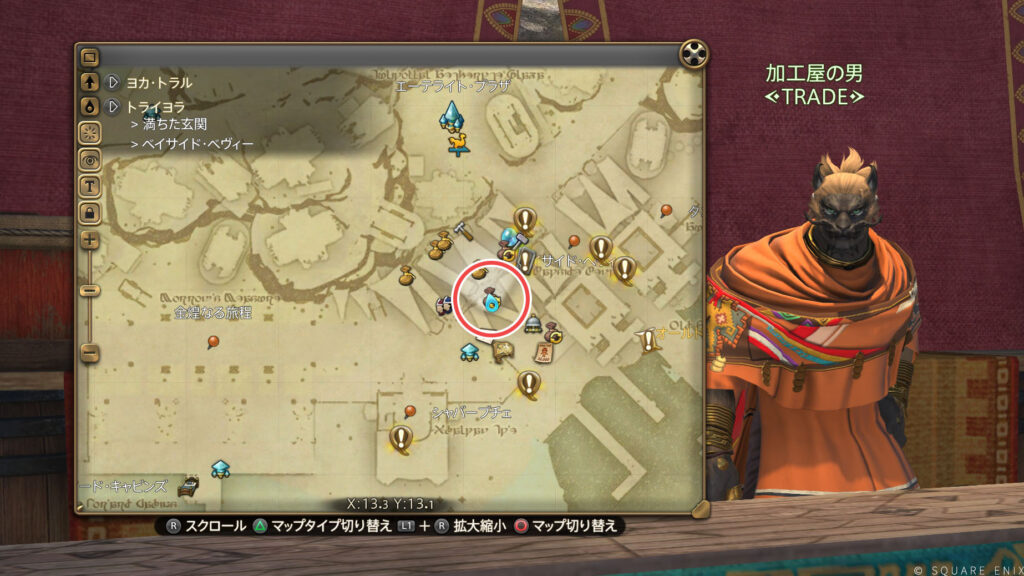Image resolution: width=1024 pixels, height=576 pixels.
Task: Click the yellow chocobo porter marker
Action: 458,146
